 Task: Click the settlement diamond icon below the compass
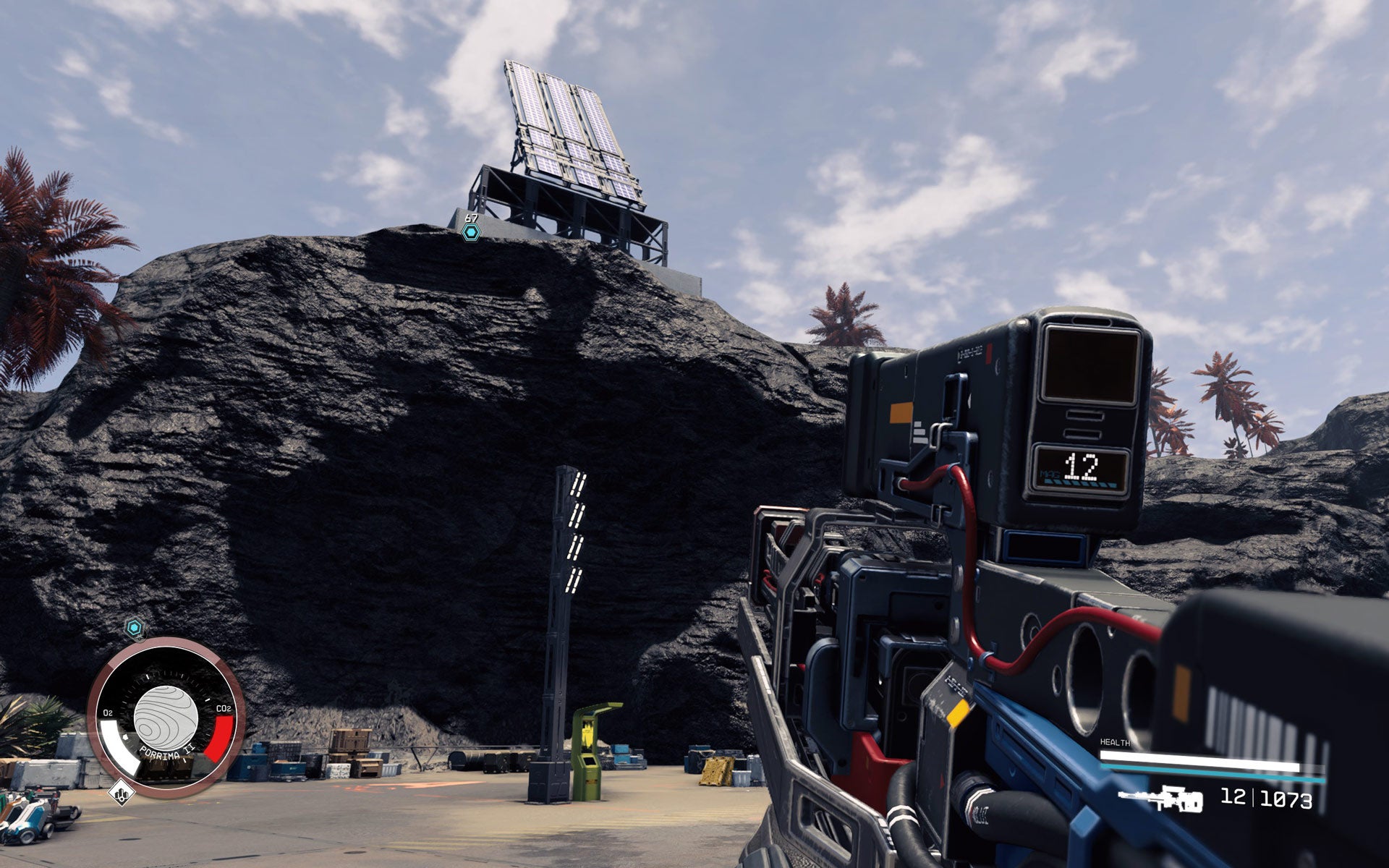coord(122,793)
